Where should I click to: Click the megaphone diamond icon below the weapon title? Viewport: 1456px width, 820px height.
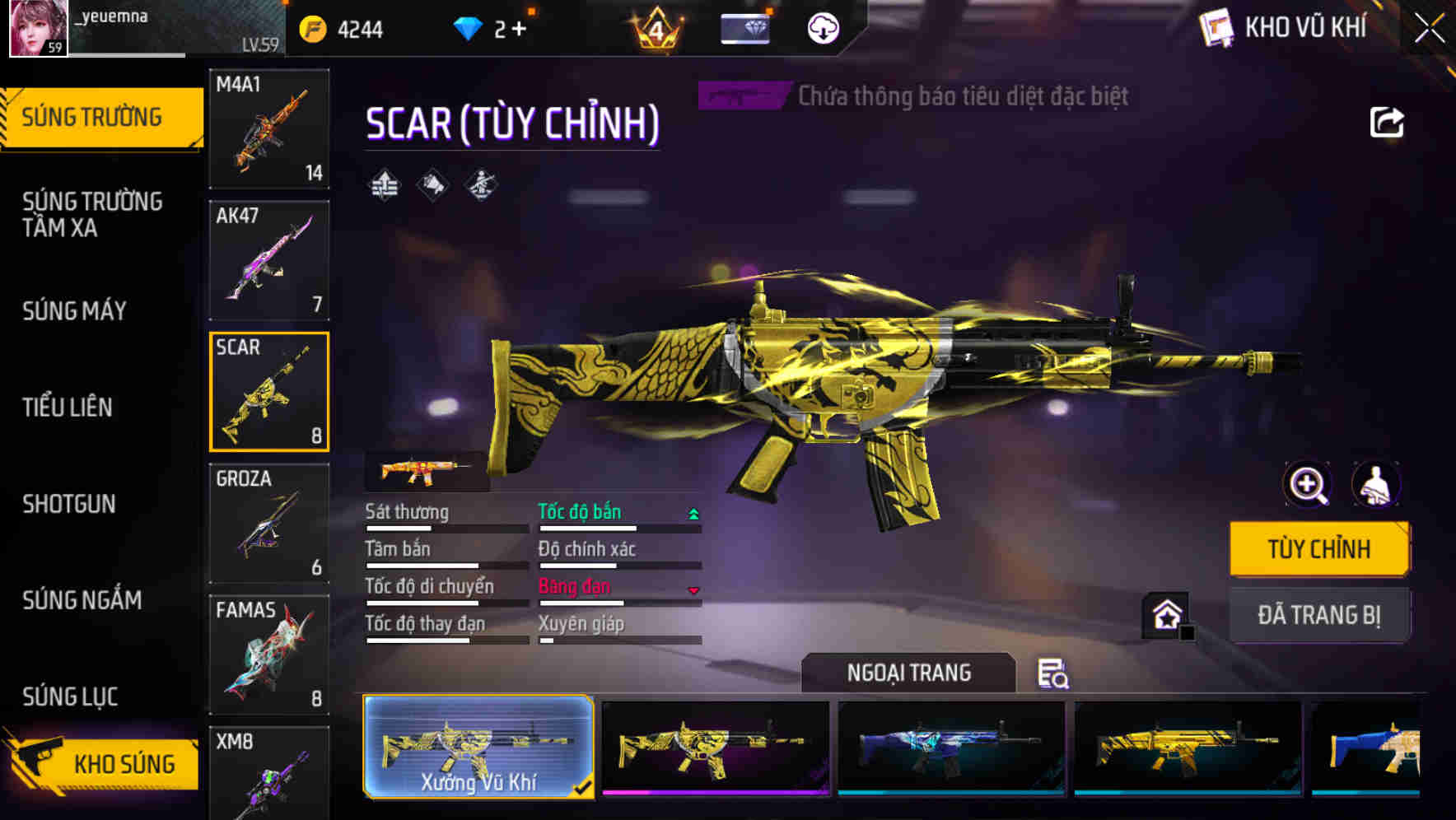[x=431, y=185]
